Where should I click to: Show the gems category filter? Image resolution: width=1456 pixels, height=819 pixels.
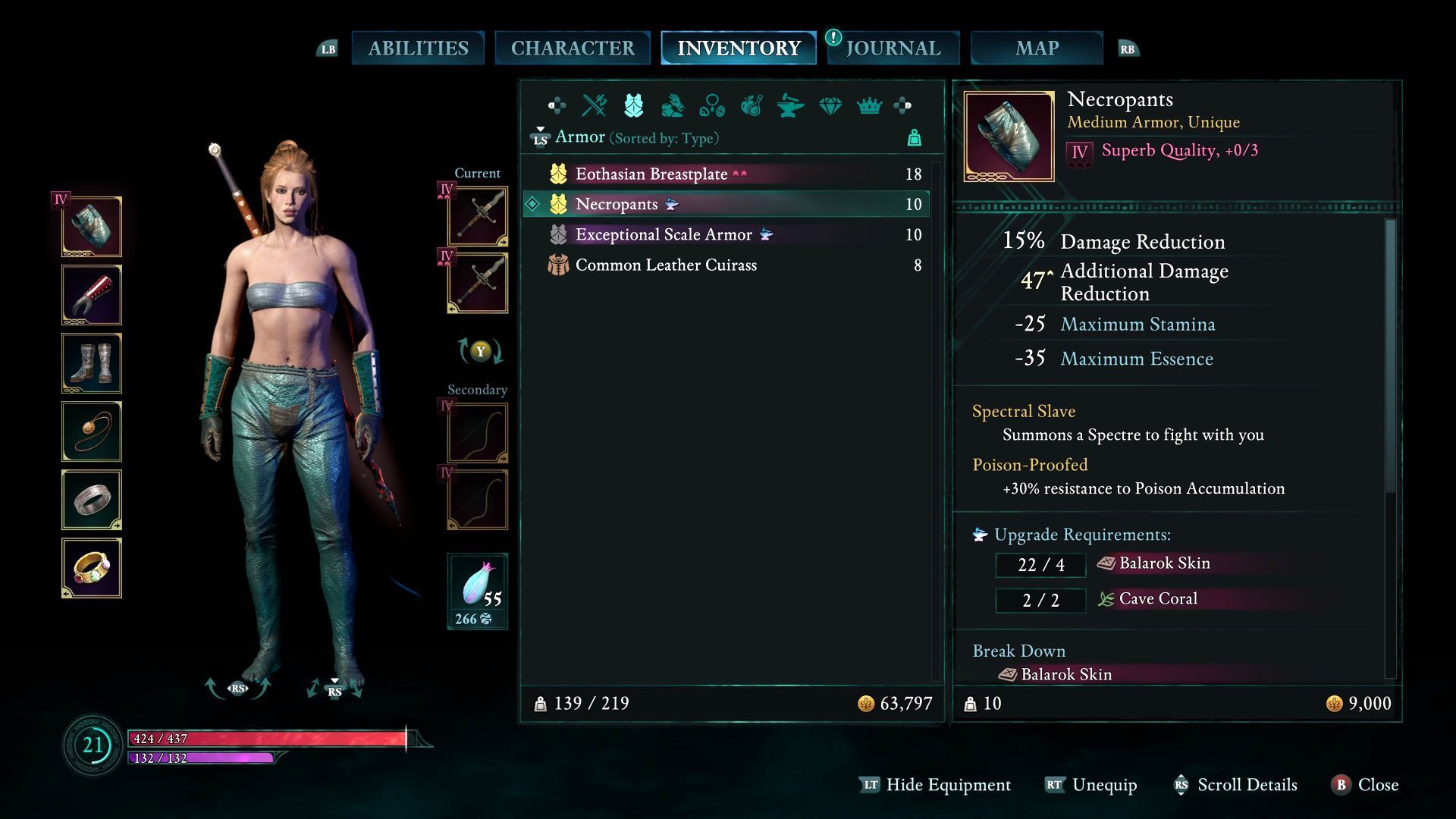[830, 106]
